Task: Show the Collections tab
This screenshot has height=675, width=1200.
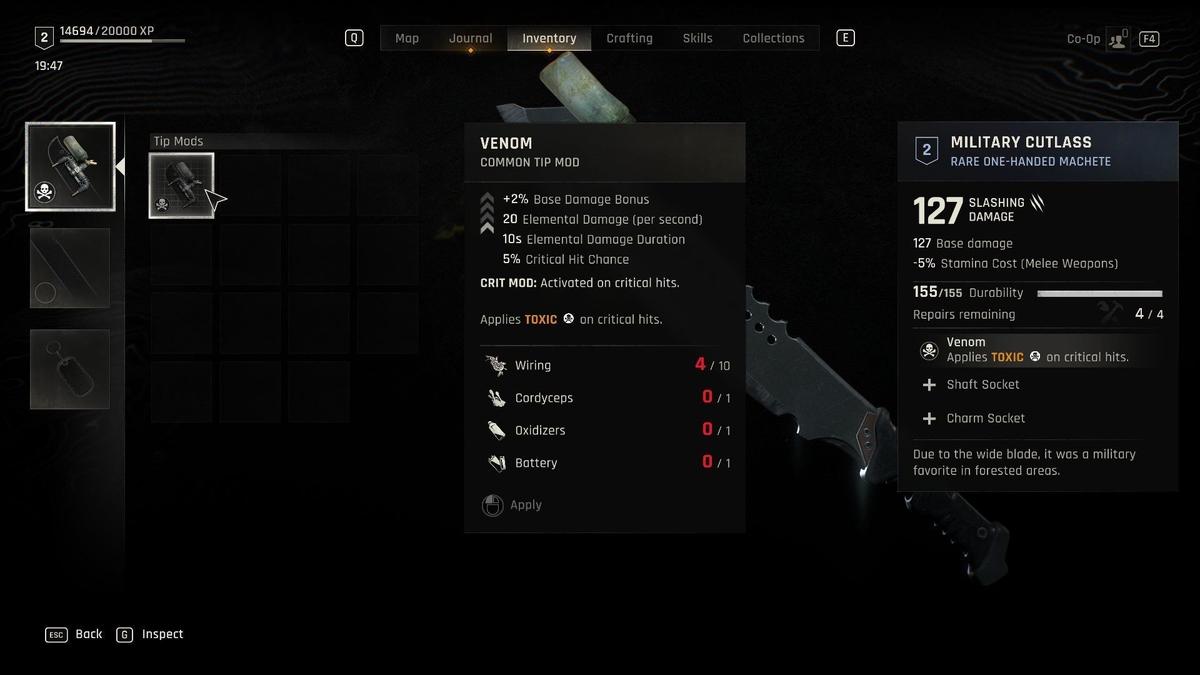Action: point(773,38)
